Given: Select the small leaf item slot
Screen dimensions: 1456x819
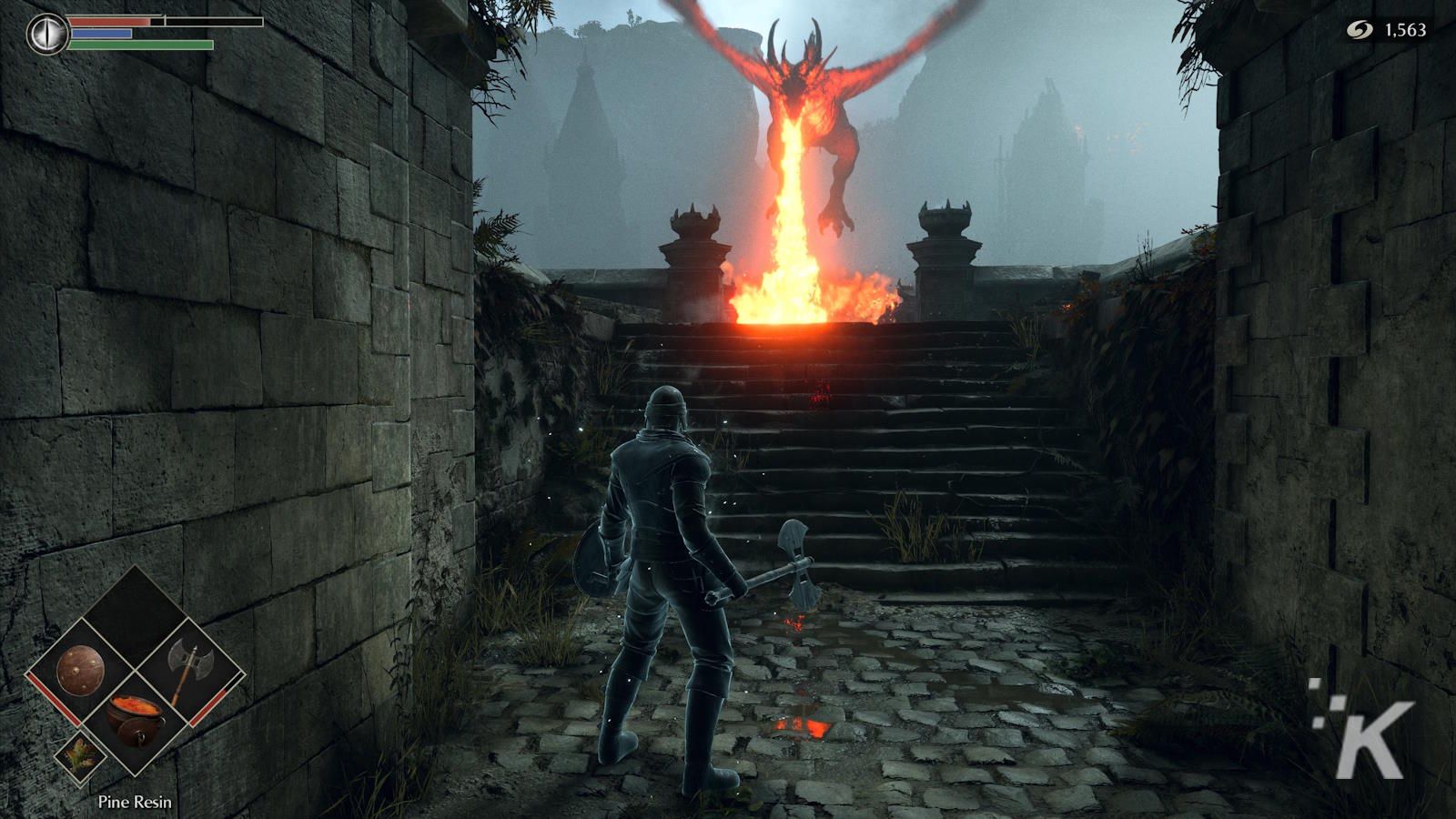Looking at the screenshot, I should coord(80,755).
